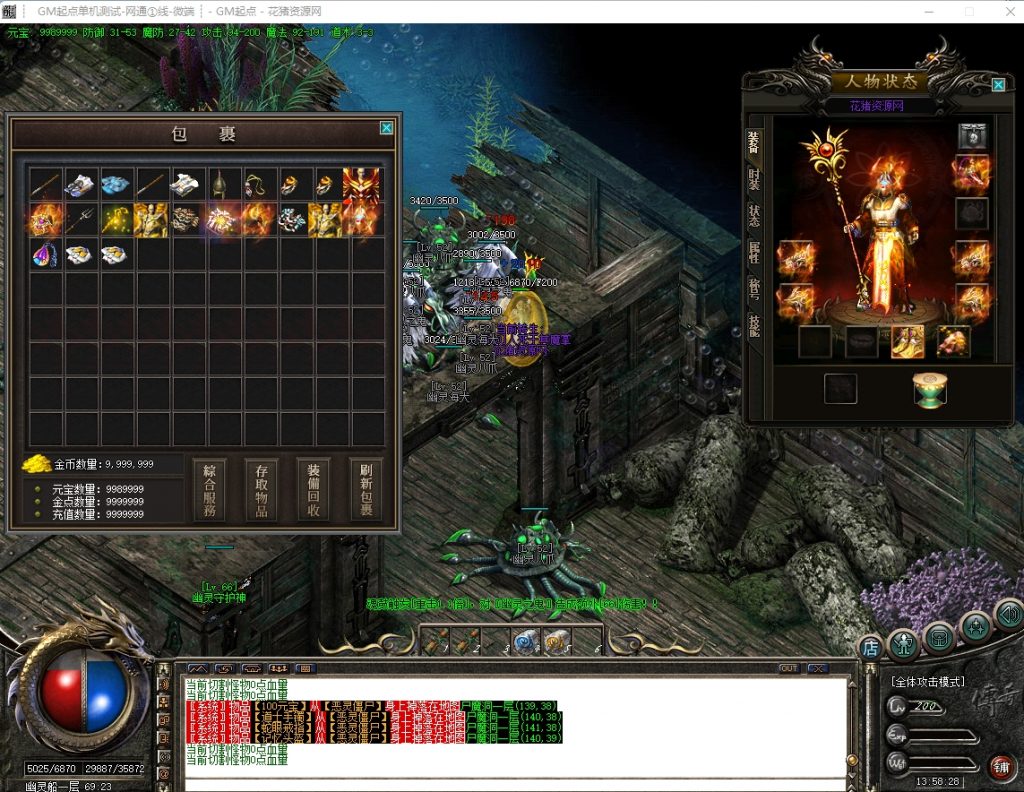The width and height of the screenshot is (1024, 792).
Task: Open the 技能 skills tab
Action: [754, 323]
